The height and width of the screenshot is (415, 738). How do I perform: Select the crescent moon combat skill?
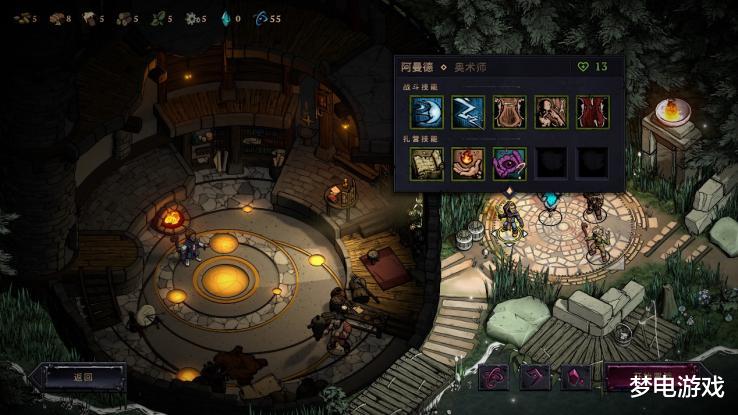[426, 112]
